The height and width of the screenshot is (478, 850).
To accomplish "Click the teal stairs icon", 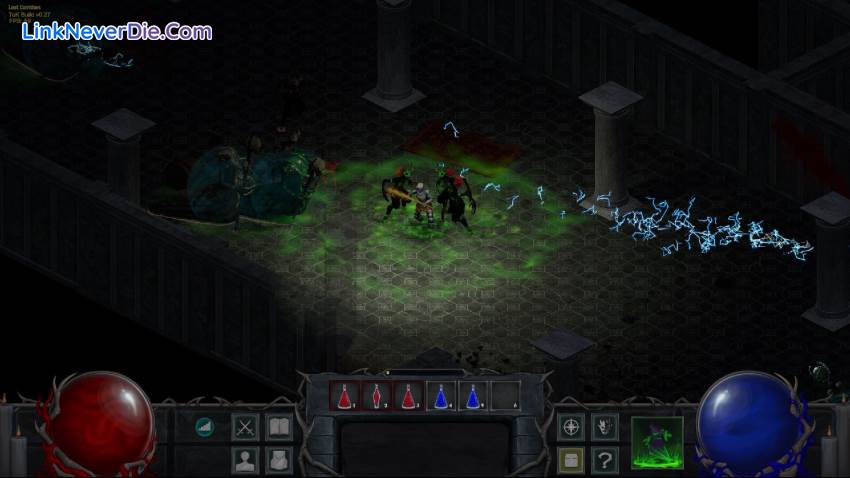I will coord(205,427).
